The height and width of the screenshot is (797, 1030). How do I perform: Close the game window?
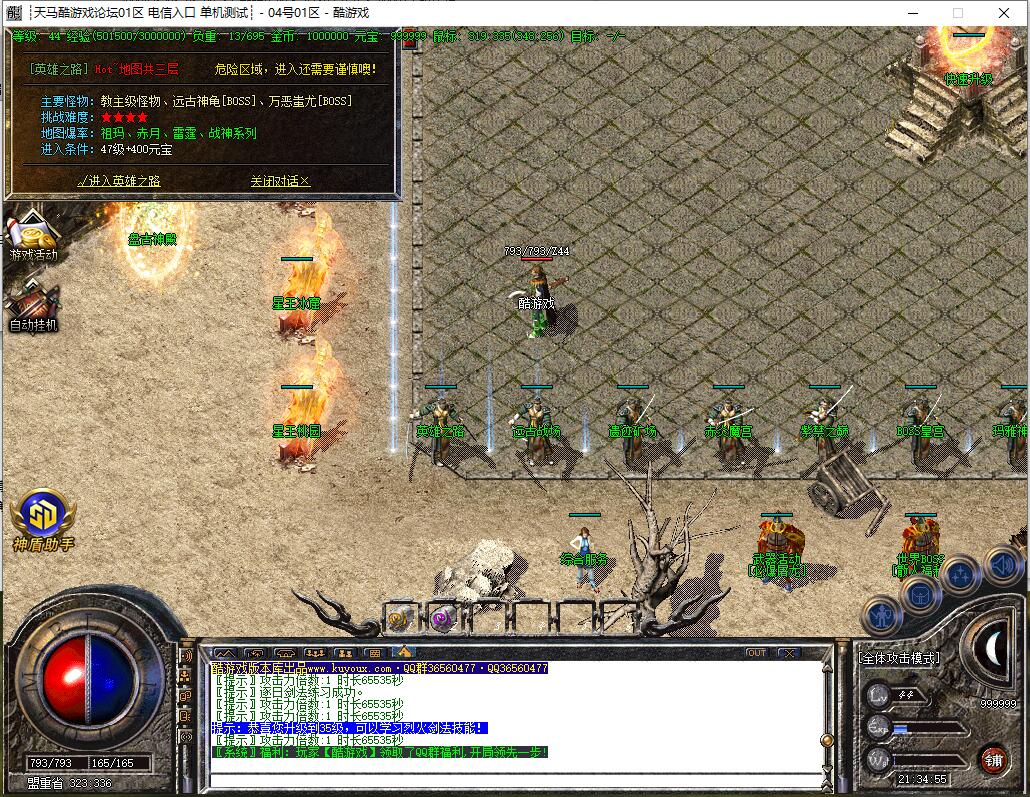coord(1004,13)
